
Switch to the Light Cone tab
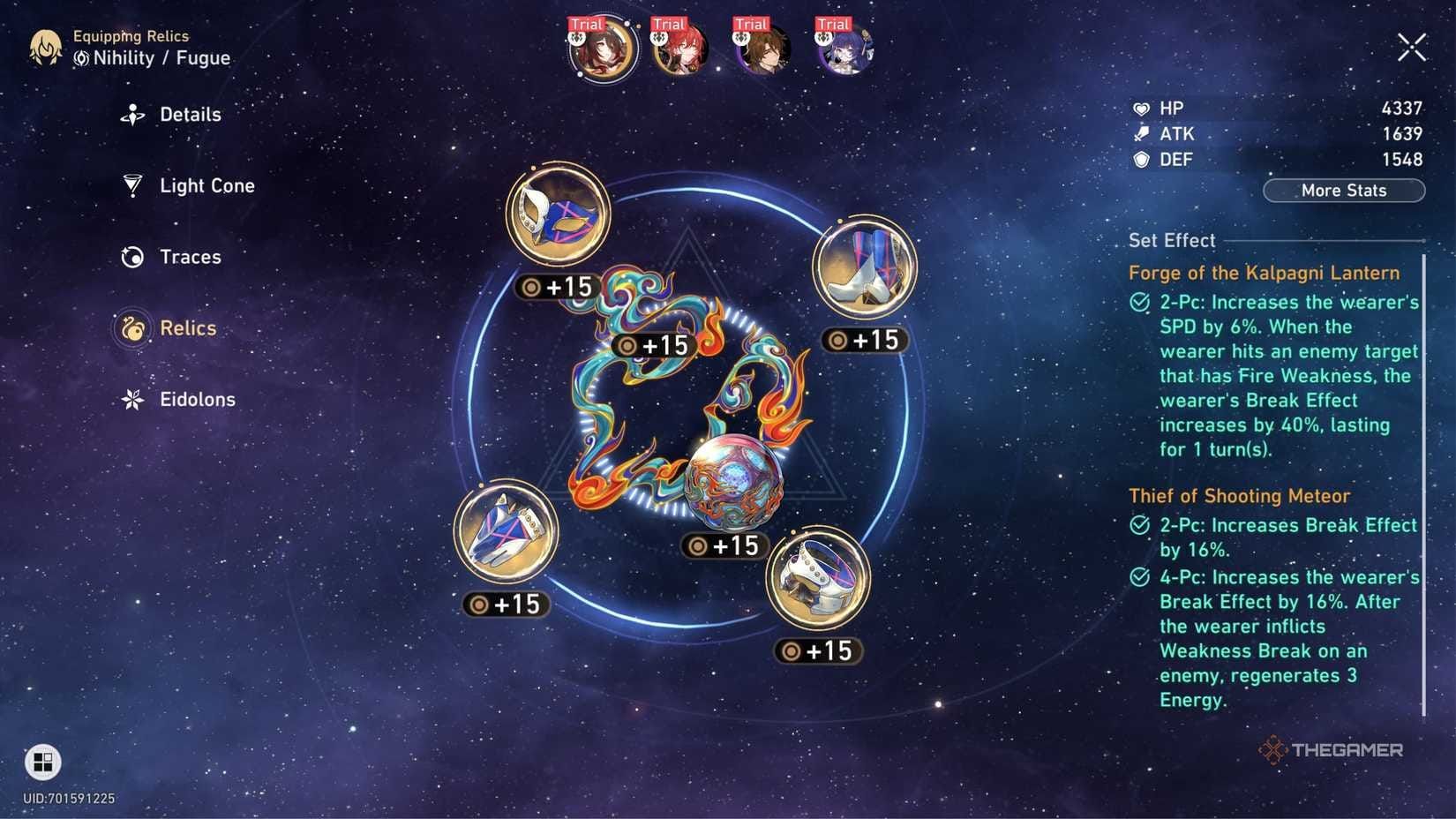(x=206, y=186)
